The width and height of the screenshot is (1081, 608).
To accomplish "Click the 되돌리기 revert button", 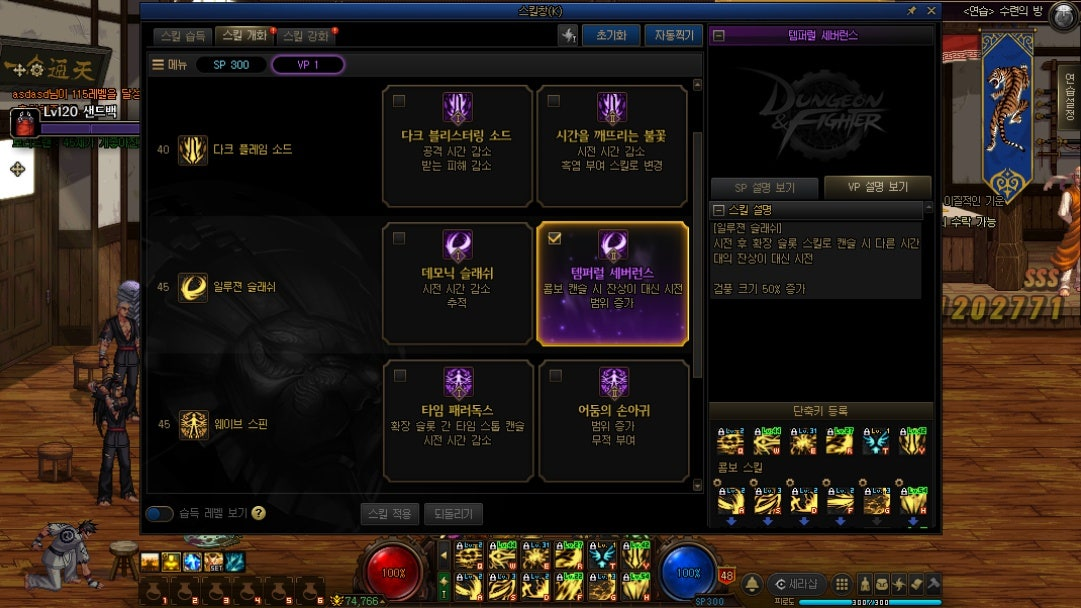I will coord(453,514).
